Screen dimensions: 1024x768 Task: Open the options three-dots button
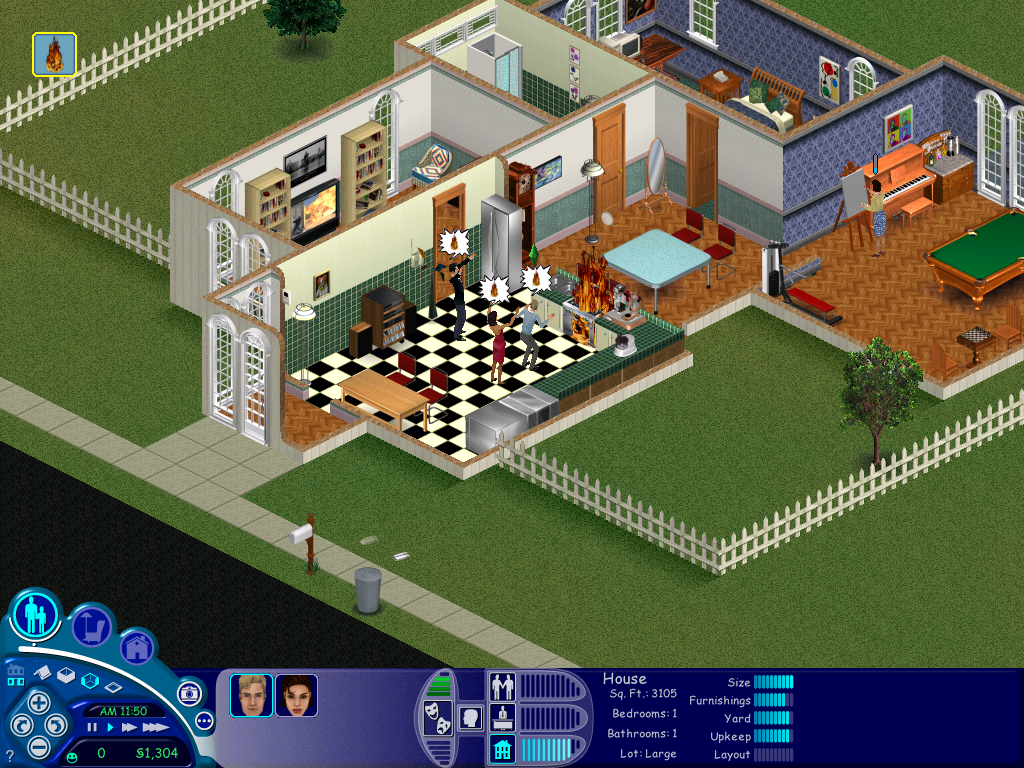[x=204, y=720]
